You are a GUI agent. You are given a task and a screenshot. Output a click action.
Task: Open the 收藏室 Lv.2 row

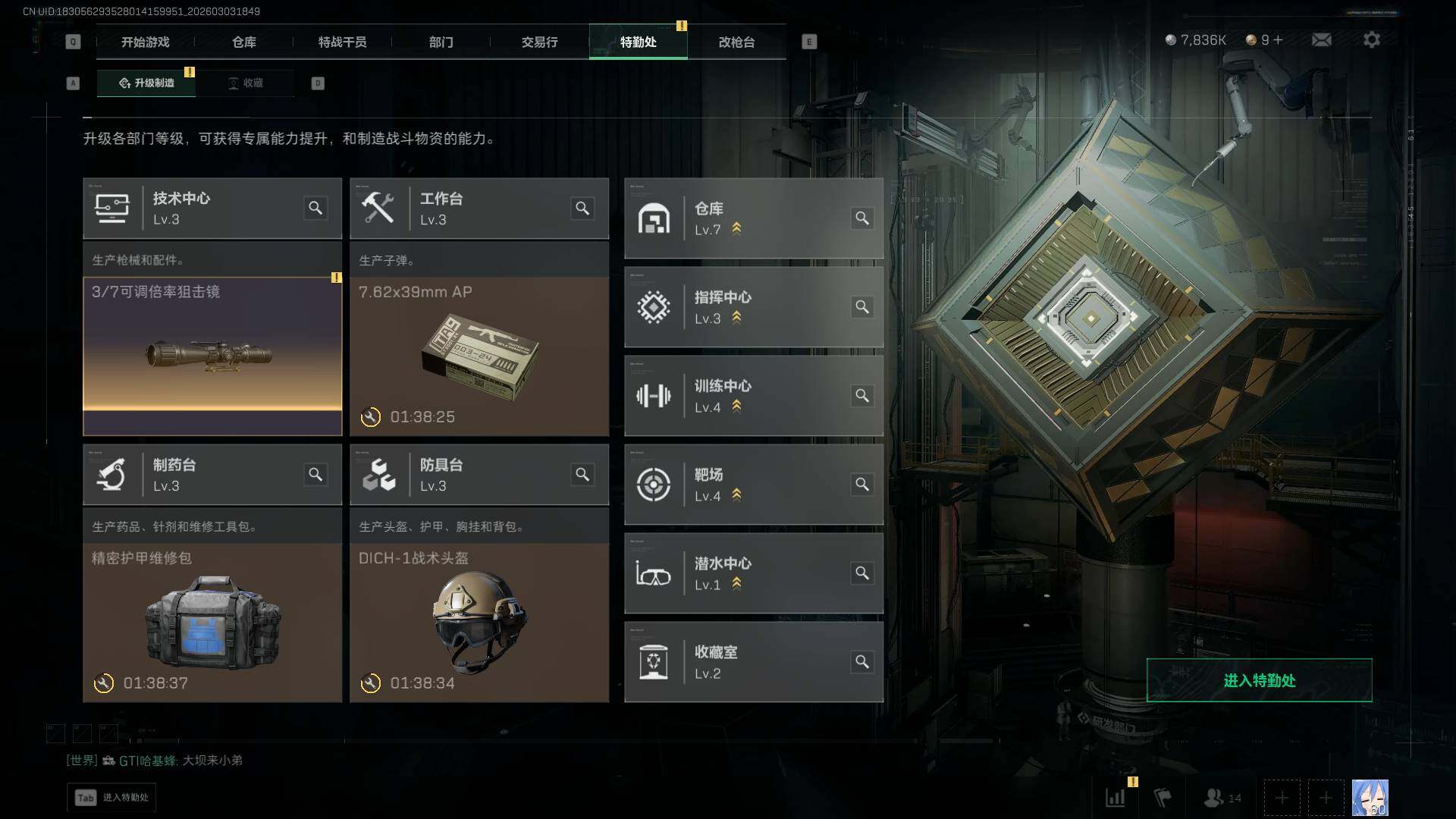tap(753, 662)
